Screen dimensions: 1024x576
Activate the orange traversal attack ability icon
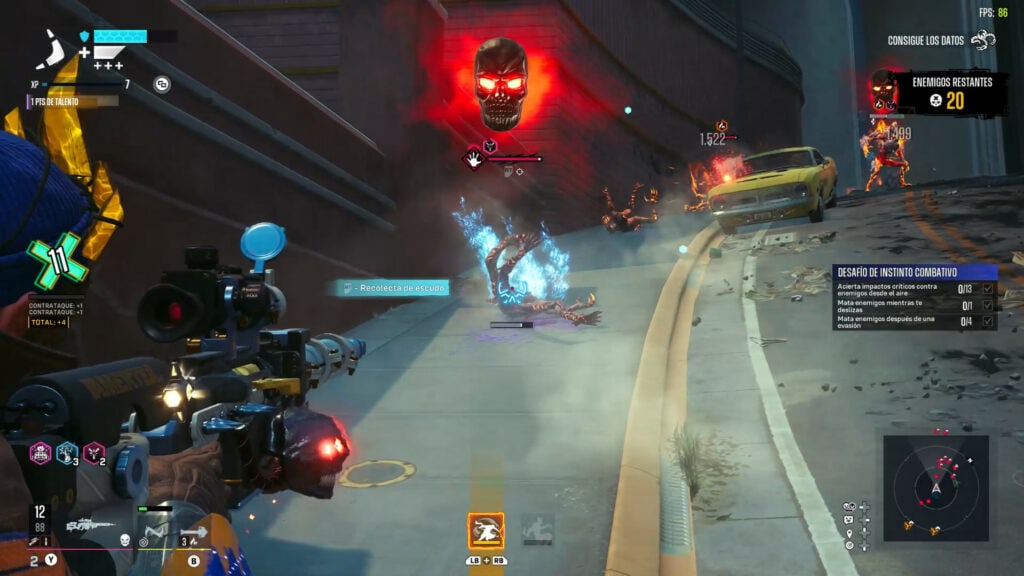(x=486, y=530)
